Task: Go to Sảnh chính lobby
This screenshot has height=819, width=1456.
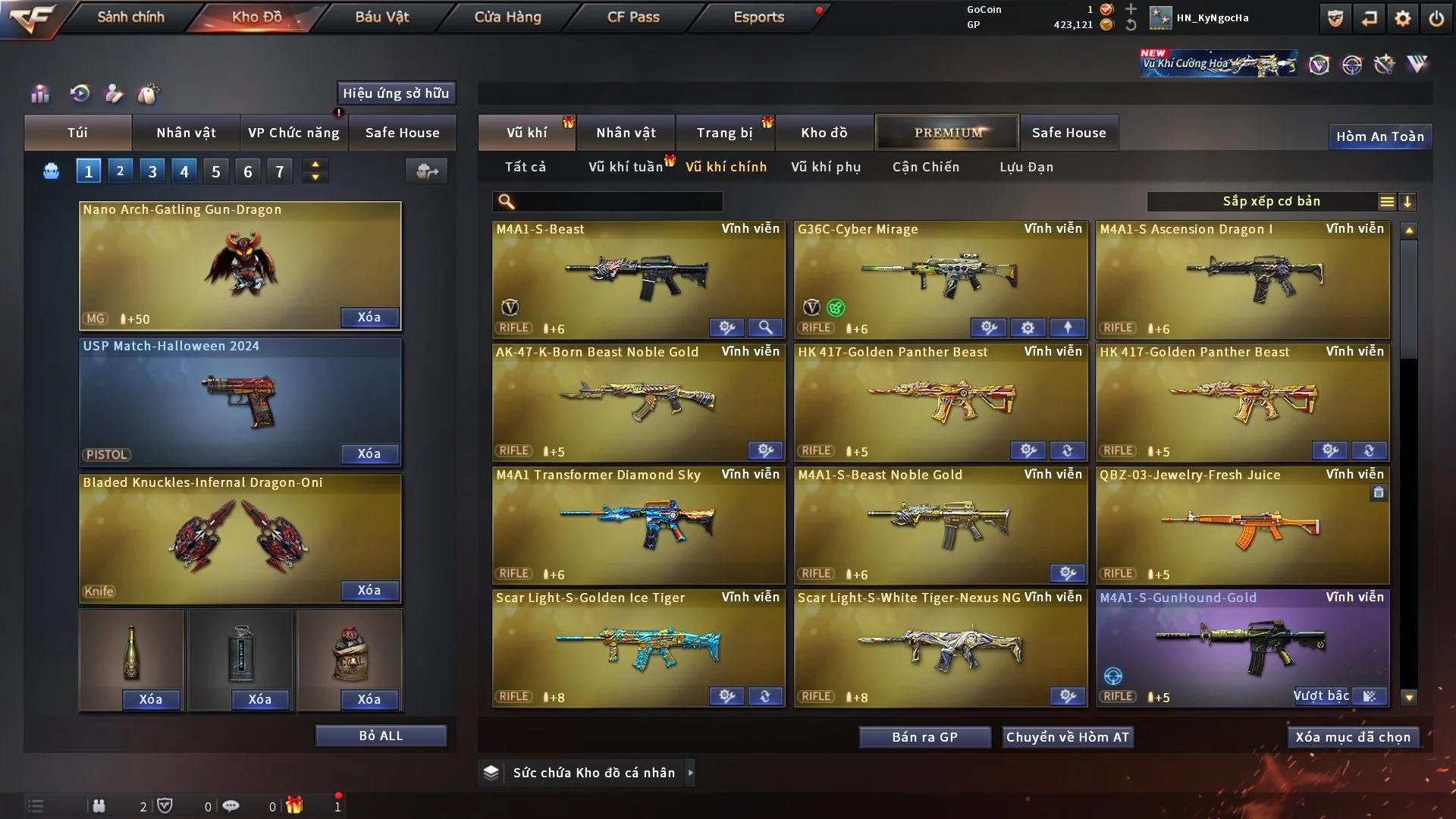Action: coord(130,17)
